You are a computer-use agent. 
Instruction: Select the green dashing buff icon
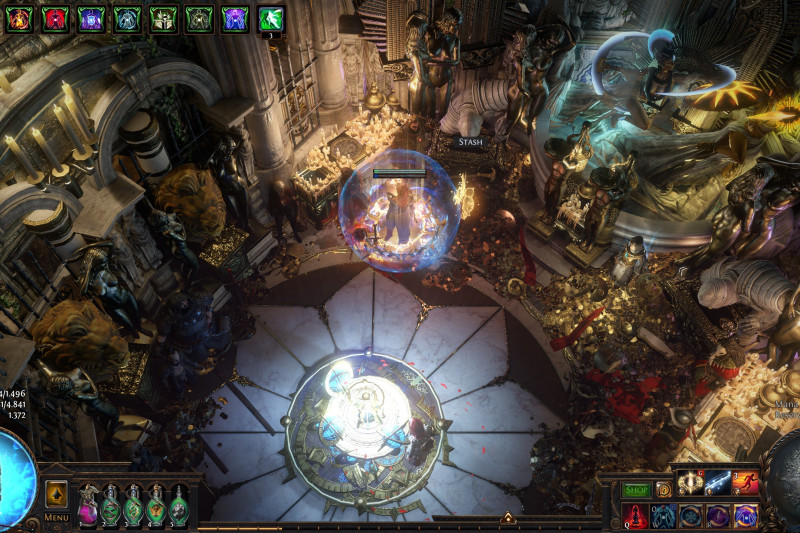pyautogui.click(x=271, y=18)
